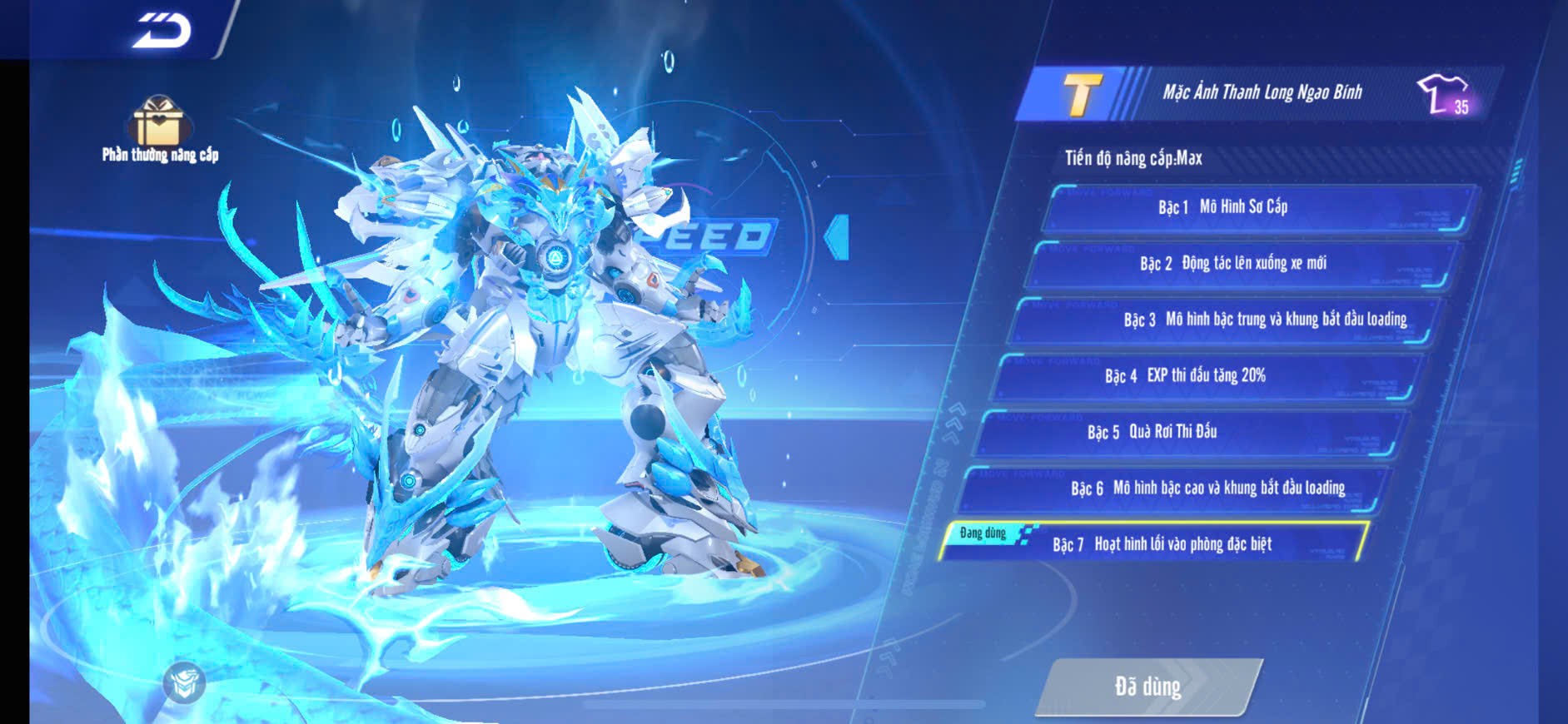Image resolution: width=1568 pixels, height=724 pixels.
Task: Tap the robot transform icon at bottom-left
Action: click(184, 683)
